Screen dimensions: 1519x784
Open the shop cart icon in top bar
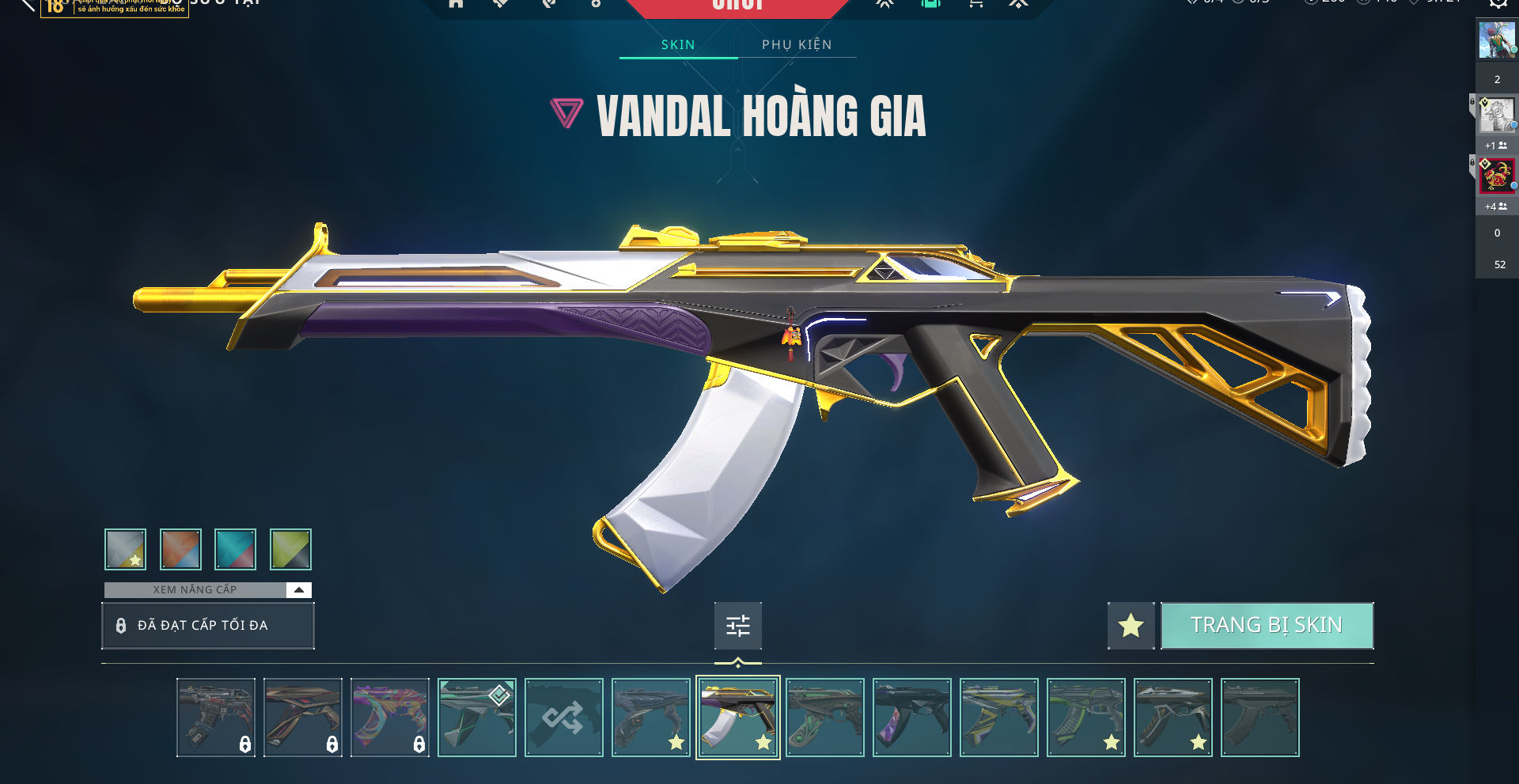click(975, 4)
